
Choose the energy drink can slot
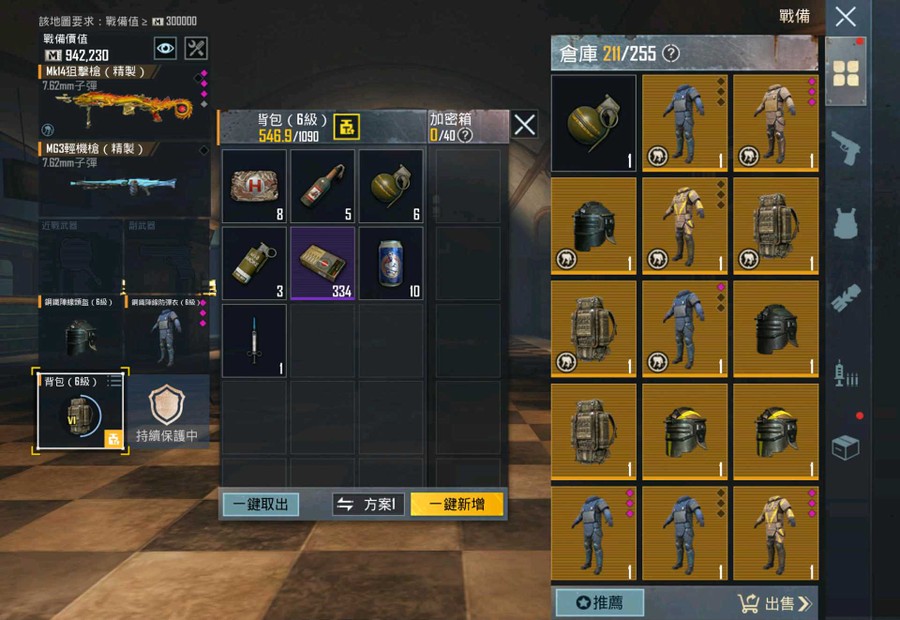391,263
